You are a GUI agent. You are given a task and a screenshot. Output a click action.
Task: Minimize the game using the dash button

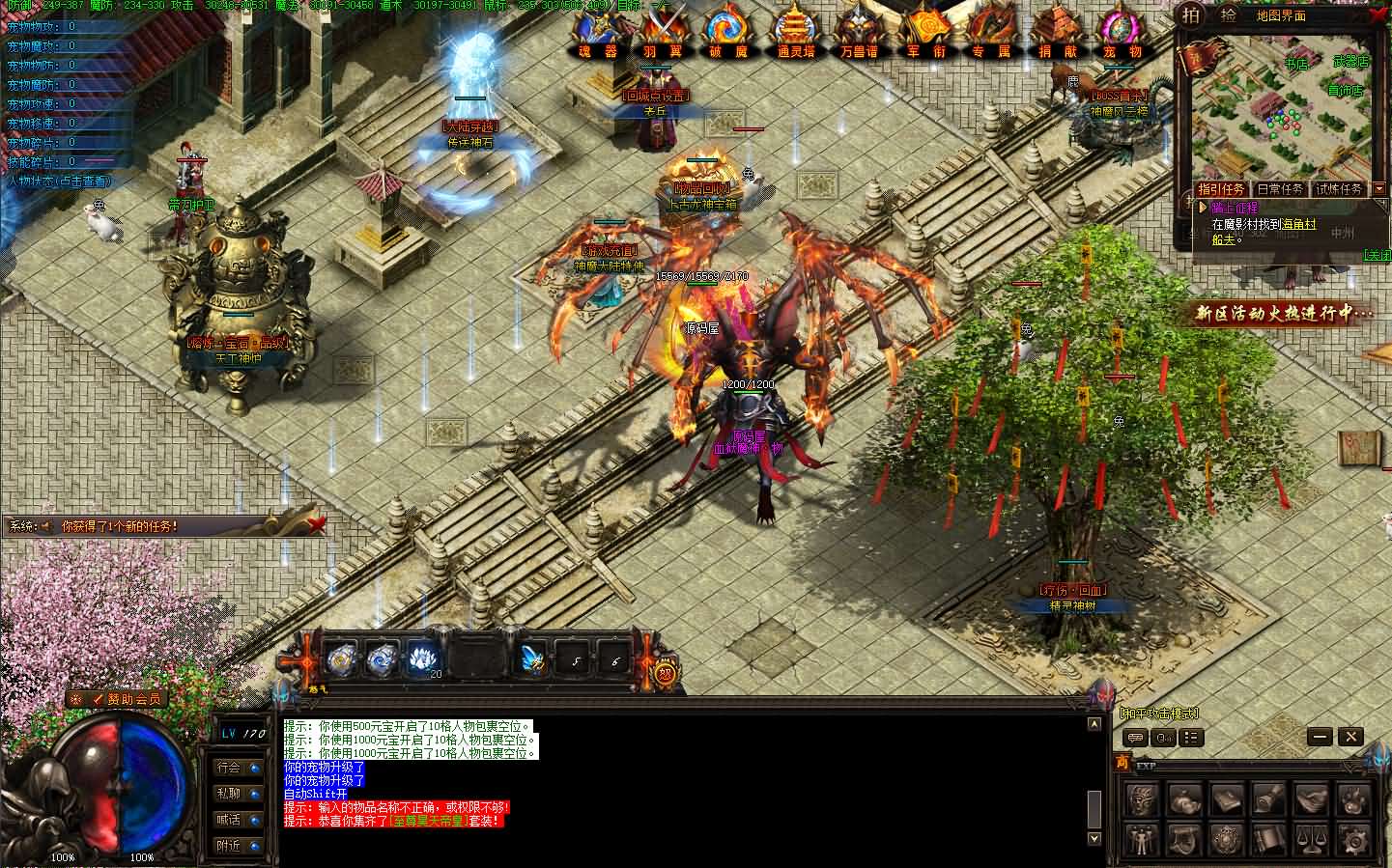coord(1320,737)
